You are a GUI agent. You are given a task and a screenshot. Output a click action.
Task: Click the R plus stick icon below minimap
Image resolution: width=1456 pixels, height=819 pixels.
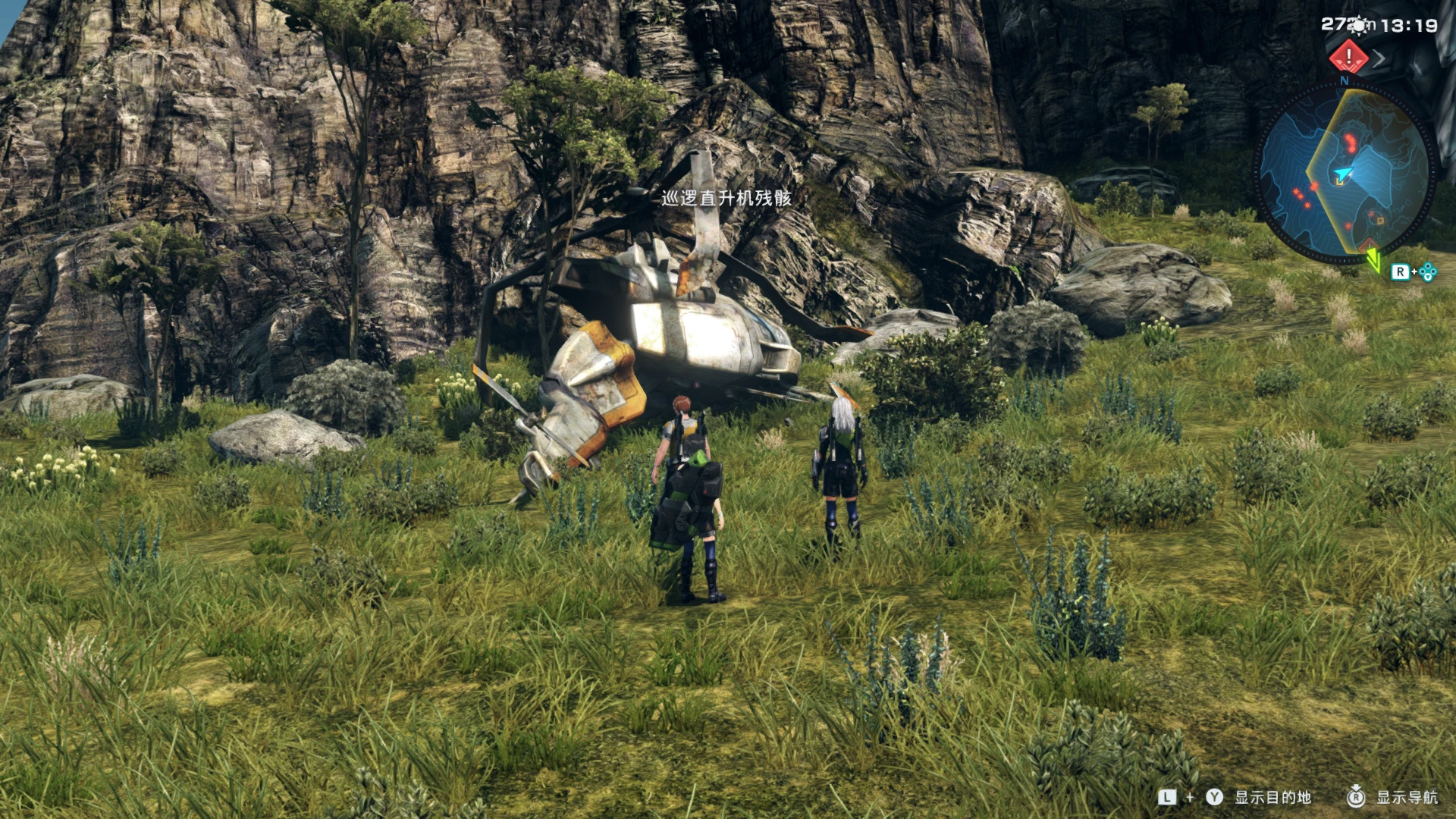pyautogui.click(x=1413, y=271)
